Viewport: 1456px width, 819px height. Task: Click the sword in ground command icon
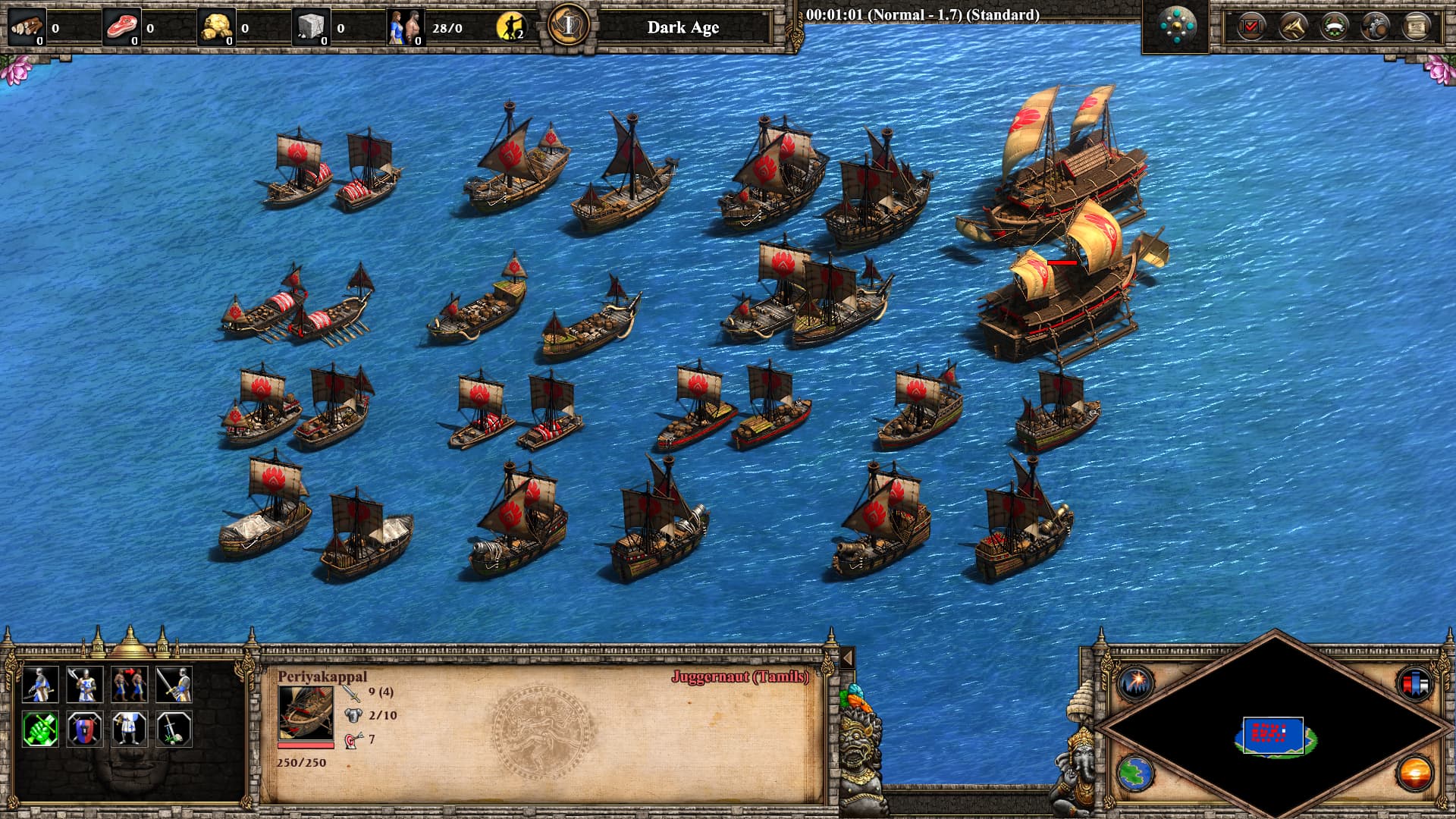pos(174,729)
